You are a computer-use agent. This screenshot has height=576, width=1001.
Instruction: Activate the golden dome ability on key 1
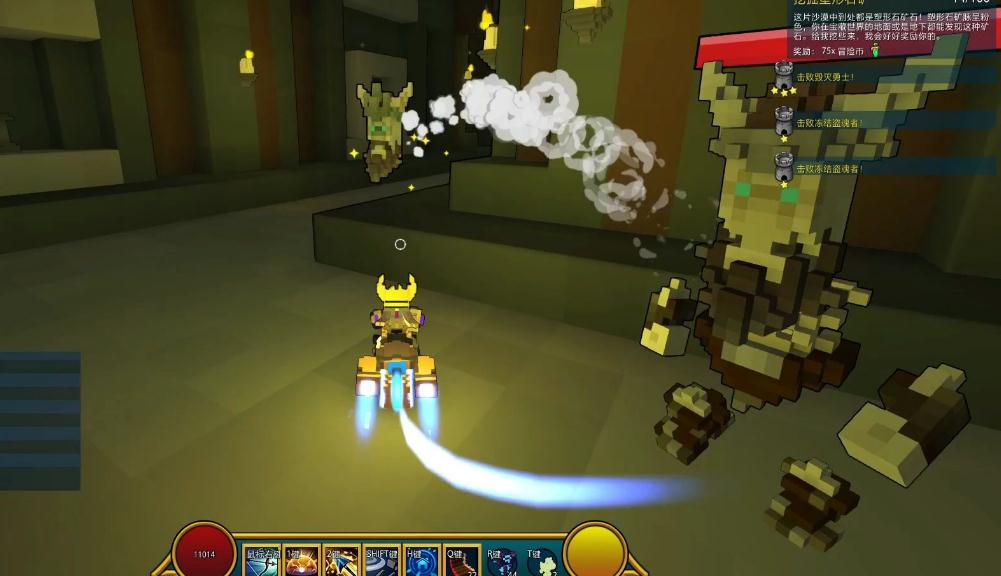(x=301, y=561)
